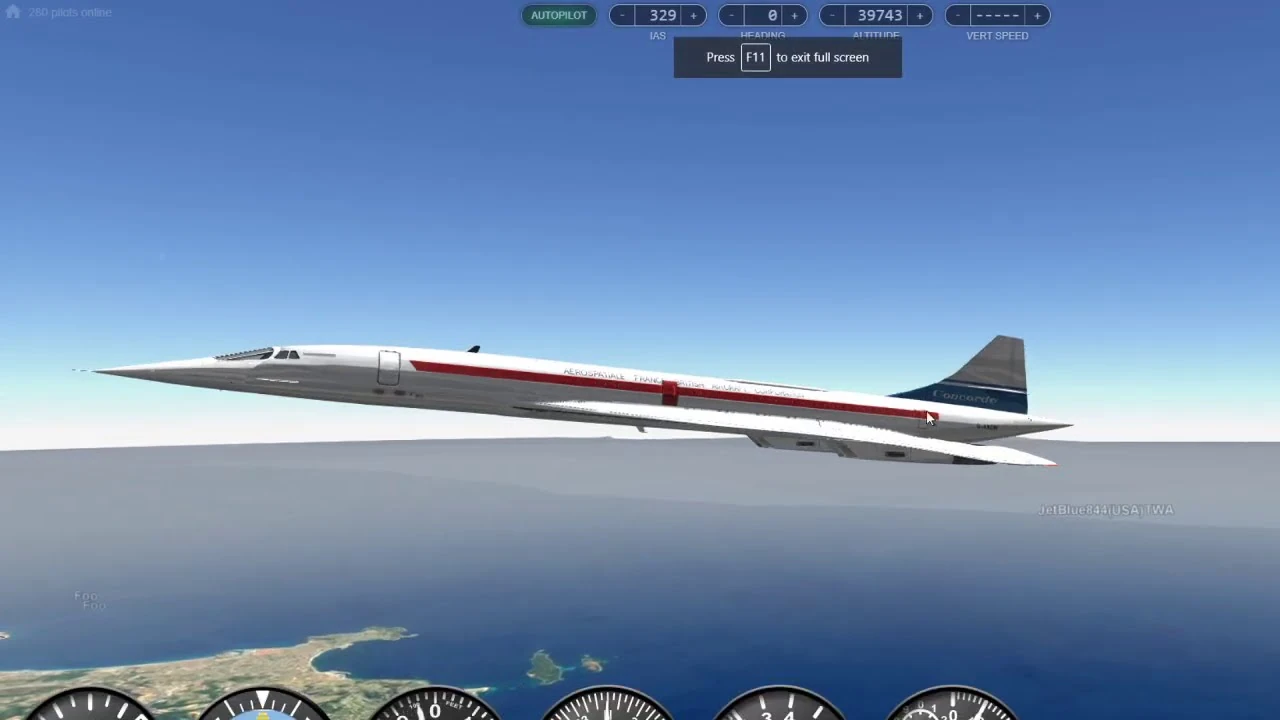The height and width of the screenshot is (720, 1280).
Task: Click the IAS value showing 329
Action: 662,15
